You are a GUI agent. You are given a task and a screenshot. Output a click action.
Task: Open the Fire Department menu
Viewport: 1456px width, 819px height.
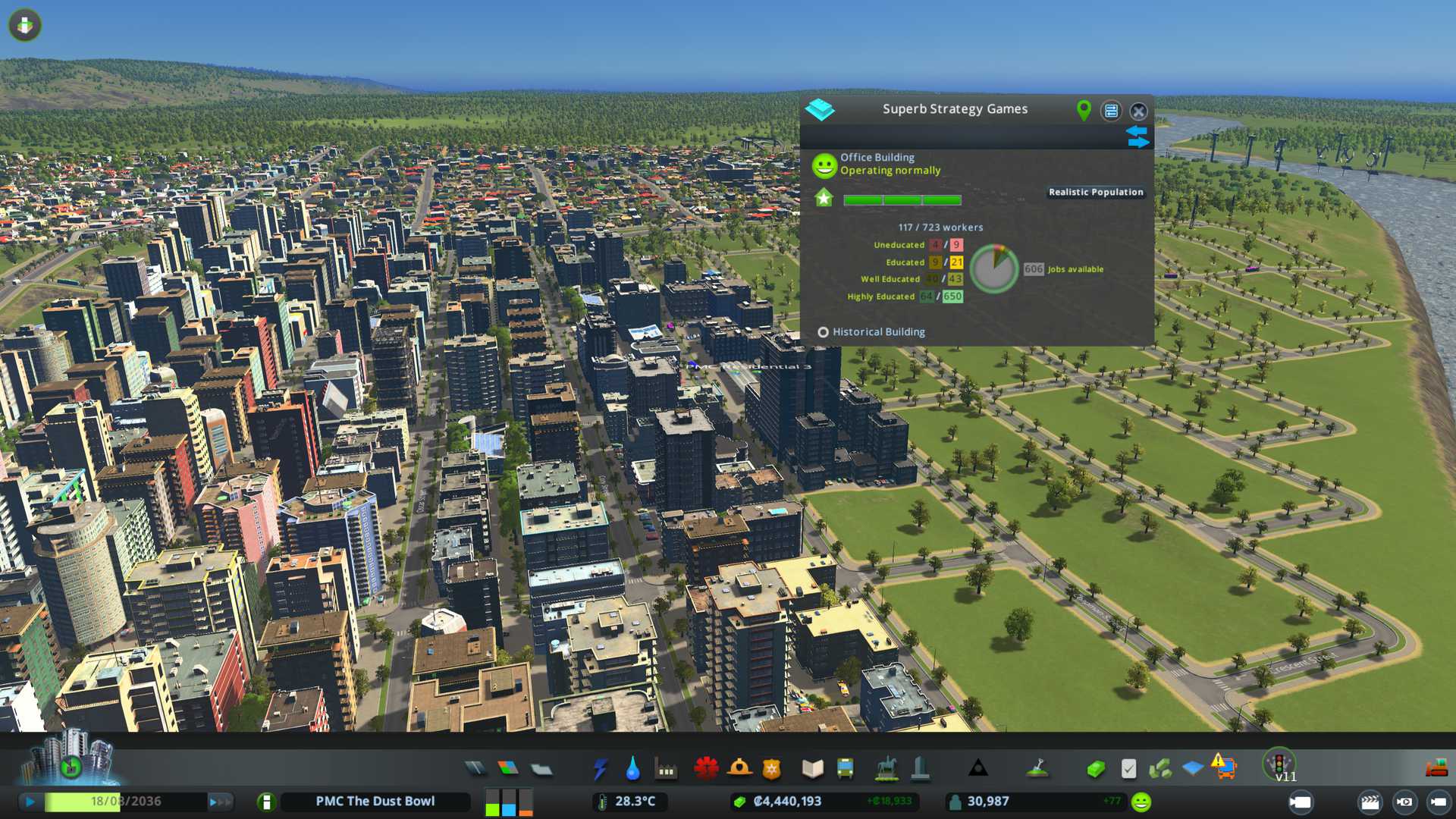(739, 769)
